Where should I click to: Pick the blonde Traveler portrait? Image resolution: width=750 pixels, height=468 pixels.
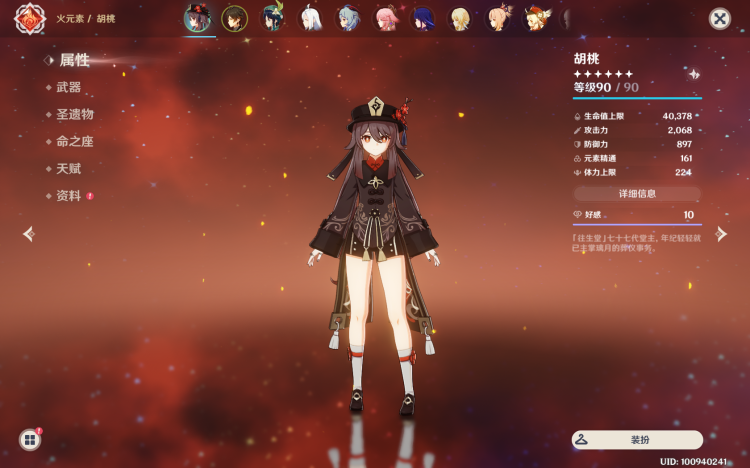461,19
